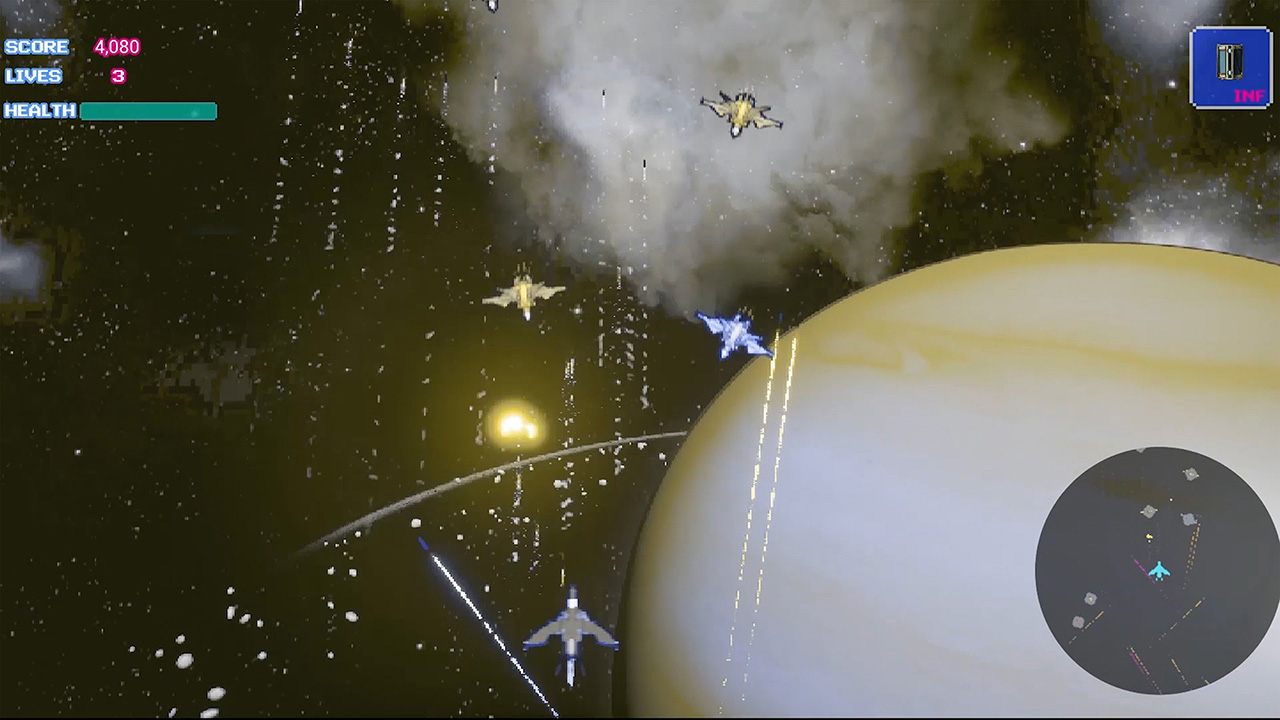
Task: Select the yellow pickup dot on the minimap
Action: (x=1148, y=536)
